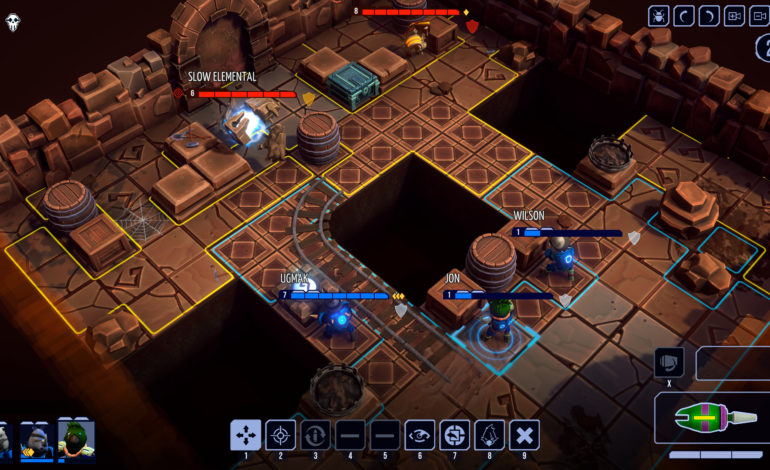Rotate camera counter-clockwise with left arc
This screenshot has width=770, height=470.
(x=684, y=15)
